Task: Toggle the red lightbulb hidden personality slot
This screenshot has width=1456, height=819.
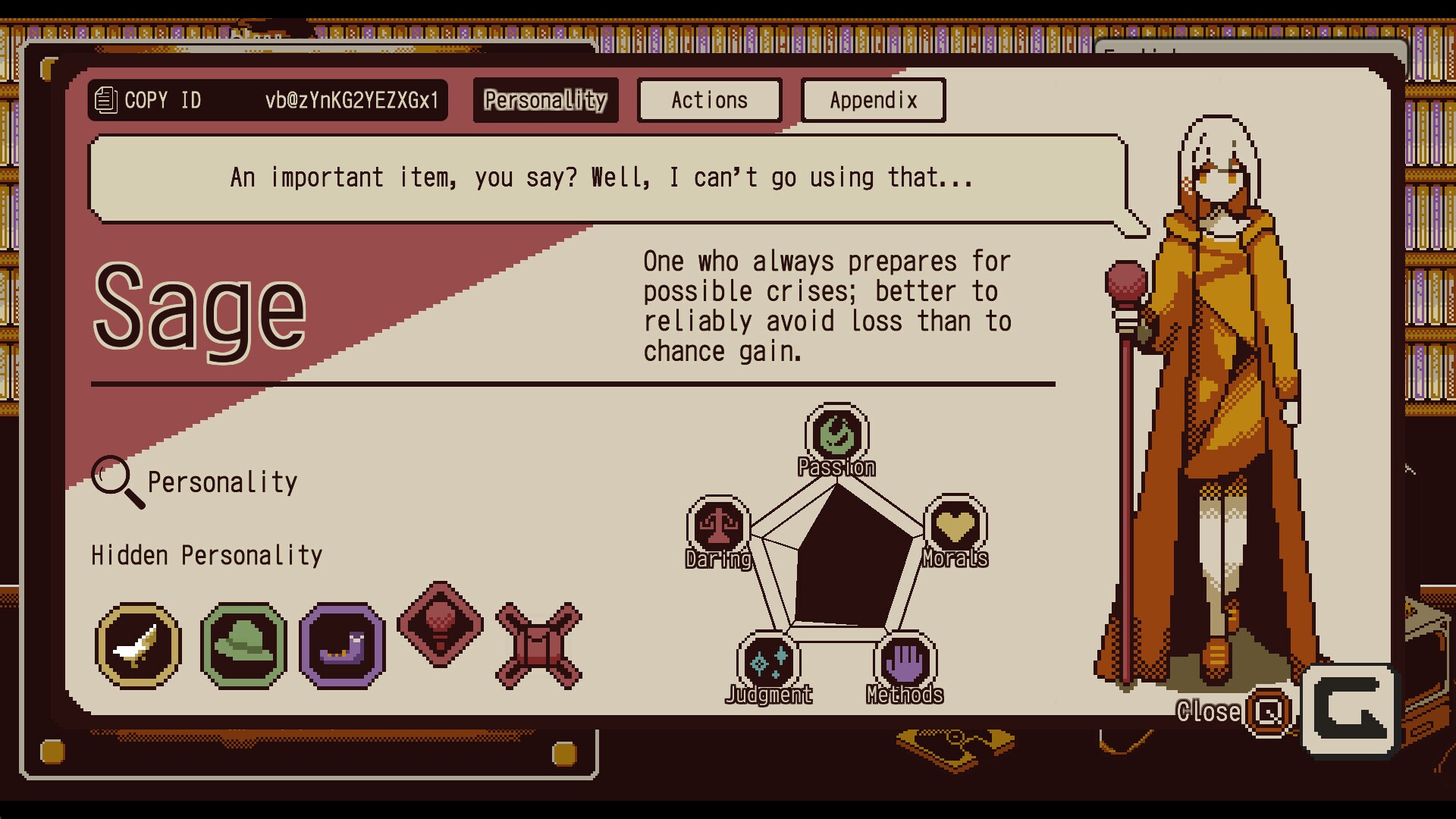Action: pos(441,627)
